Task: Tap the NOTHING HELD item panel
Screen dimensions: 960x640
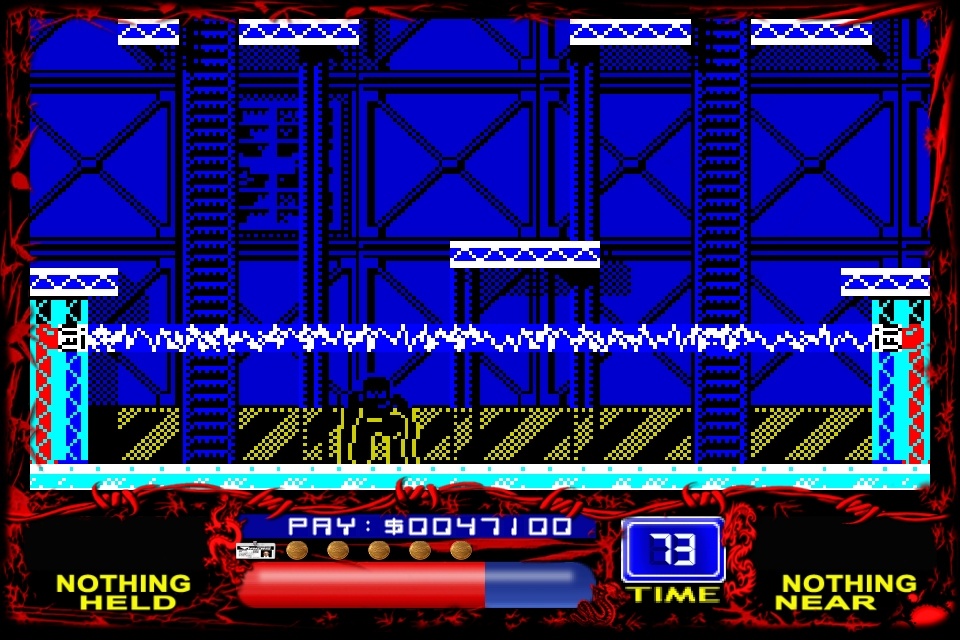Action: tap(123, 592)
